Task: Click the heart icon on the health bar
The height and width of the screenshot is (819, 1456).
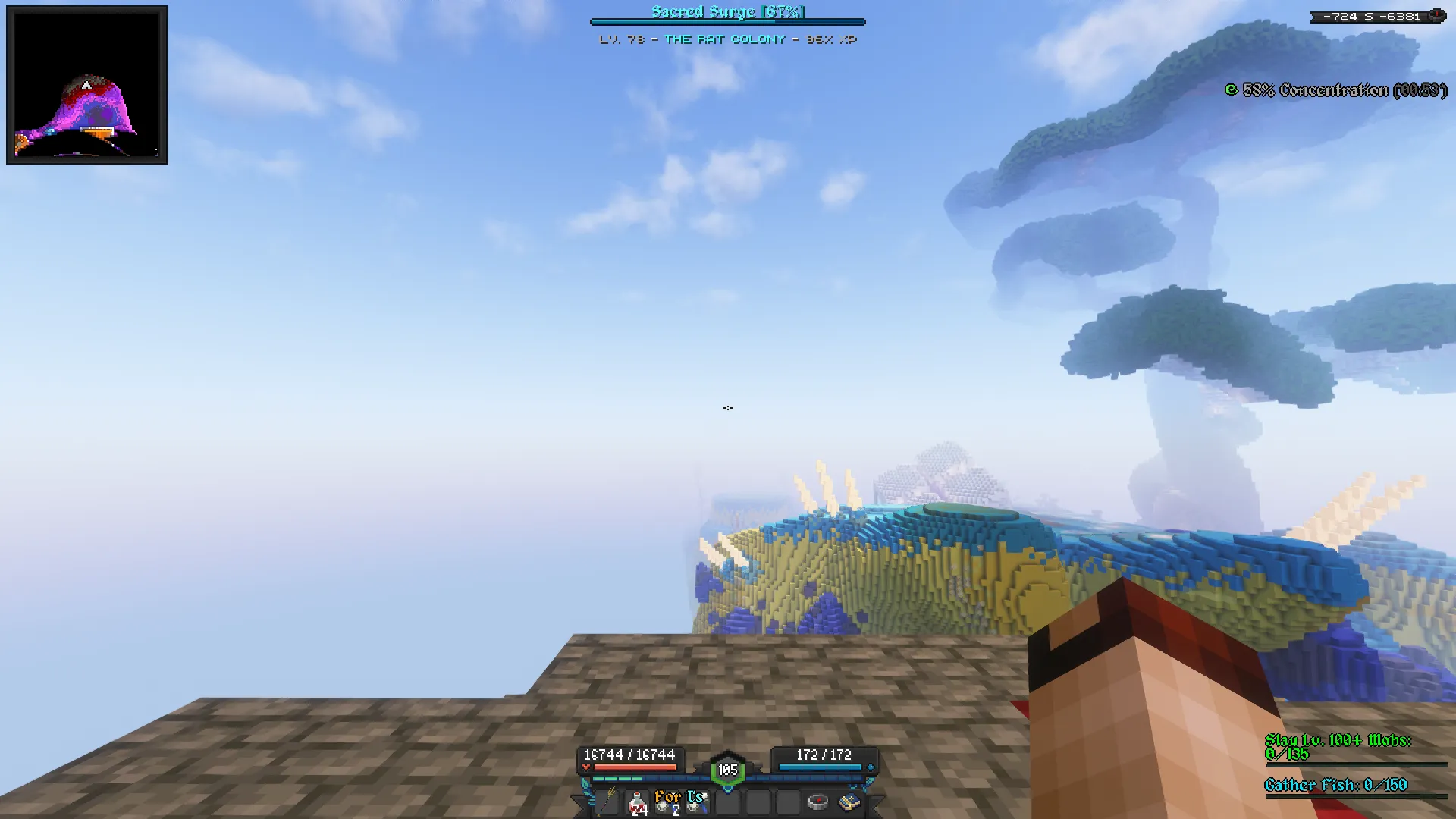Action: point(588,766)
